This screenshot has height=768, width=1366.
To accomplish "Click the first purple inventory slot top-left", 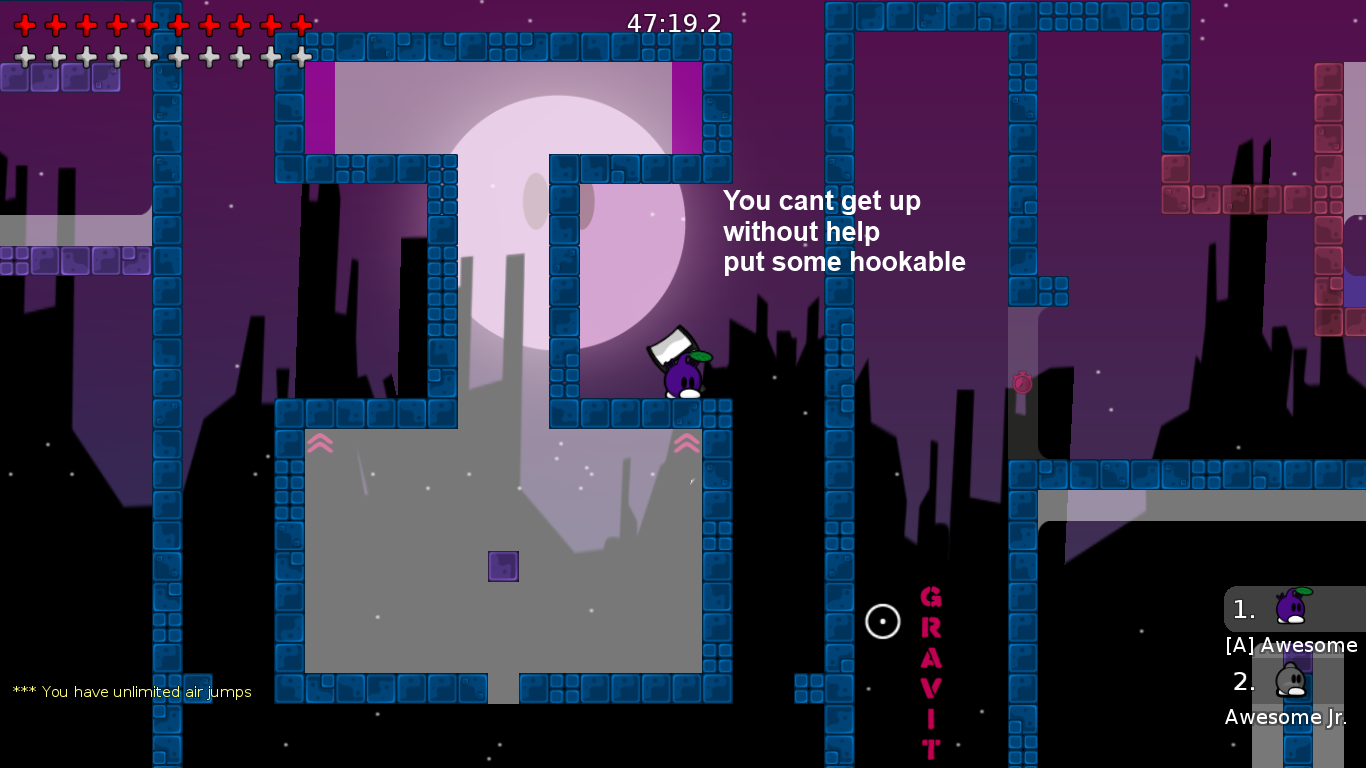I will [x=12, y=78].
